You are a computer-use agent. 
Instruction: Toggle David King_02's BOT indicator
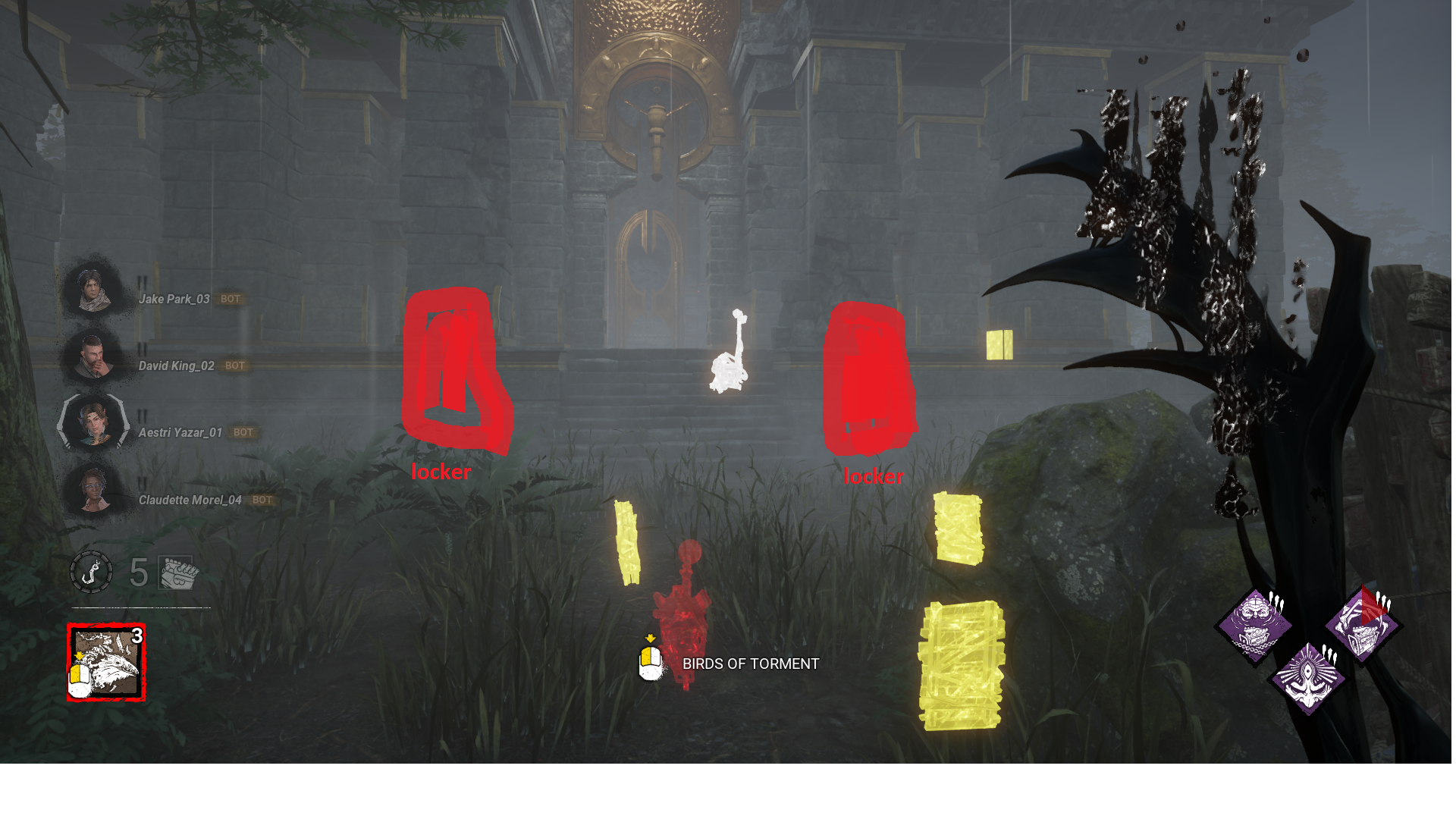coord(235,366)
